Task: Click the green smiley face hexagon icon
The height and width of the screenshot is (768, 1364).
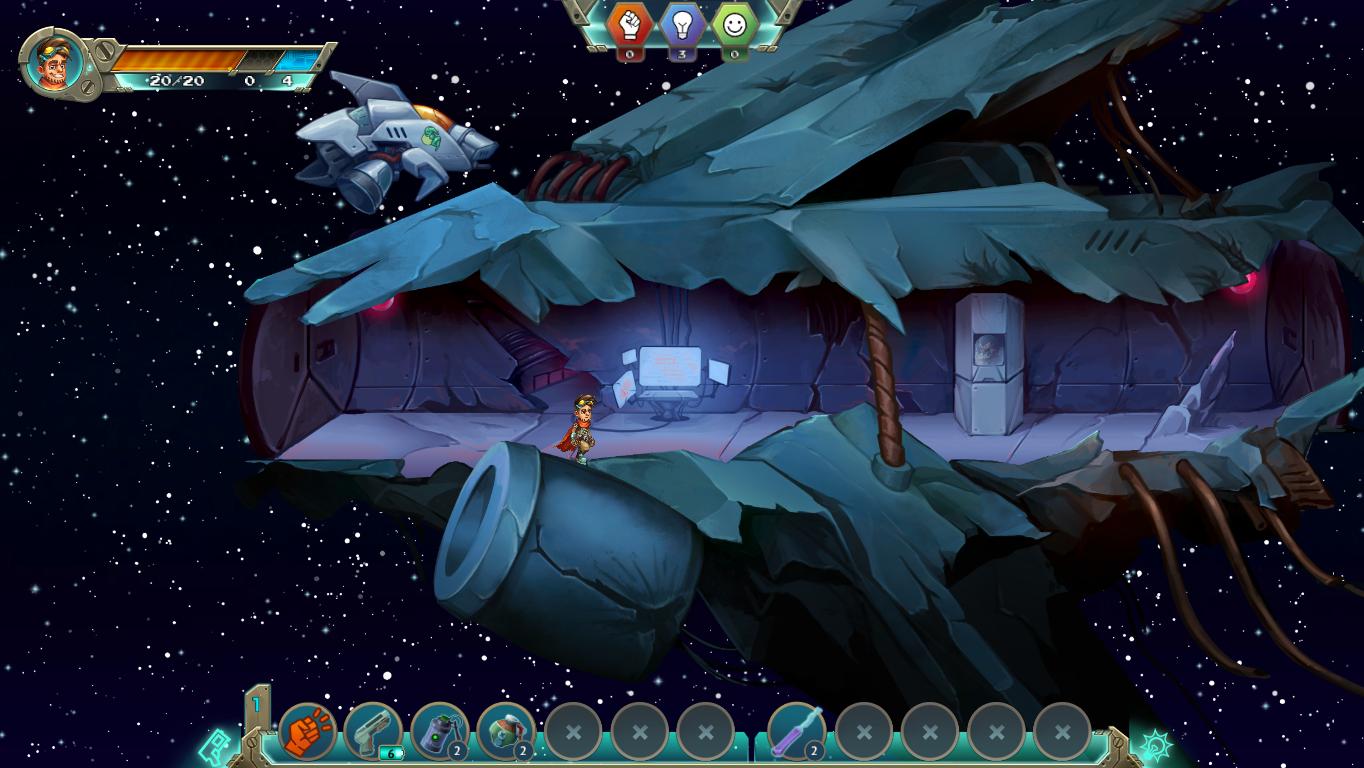Action: (x=736, y=25)
